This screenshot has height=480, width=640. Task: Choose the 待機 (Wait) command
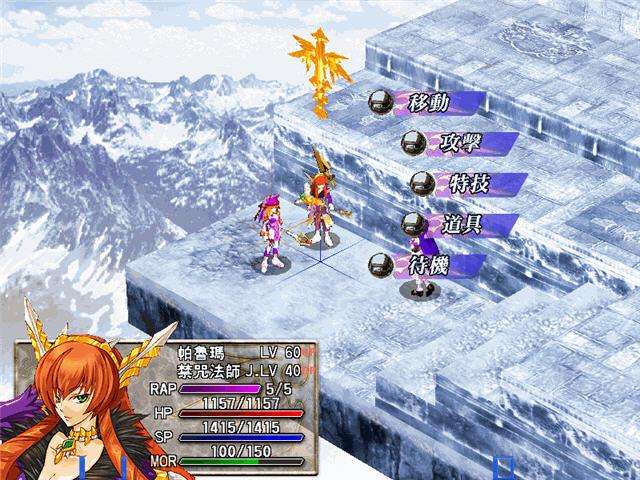428,265
